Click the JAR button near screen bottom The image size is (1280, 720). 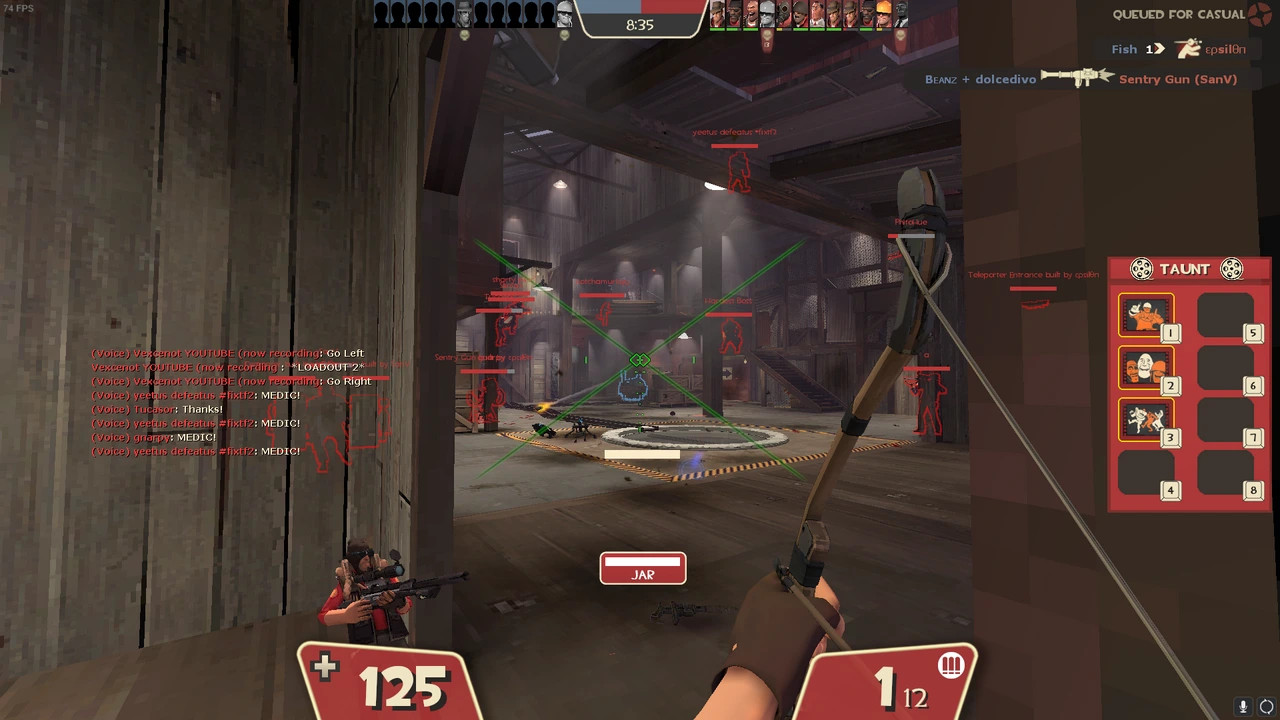(642, 570)
